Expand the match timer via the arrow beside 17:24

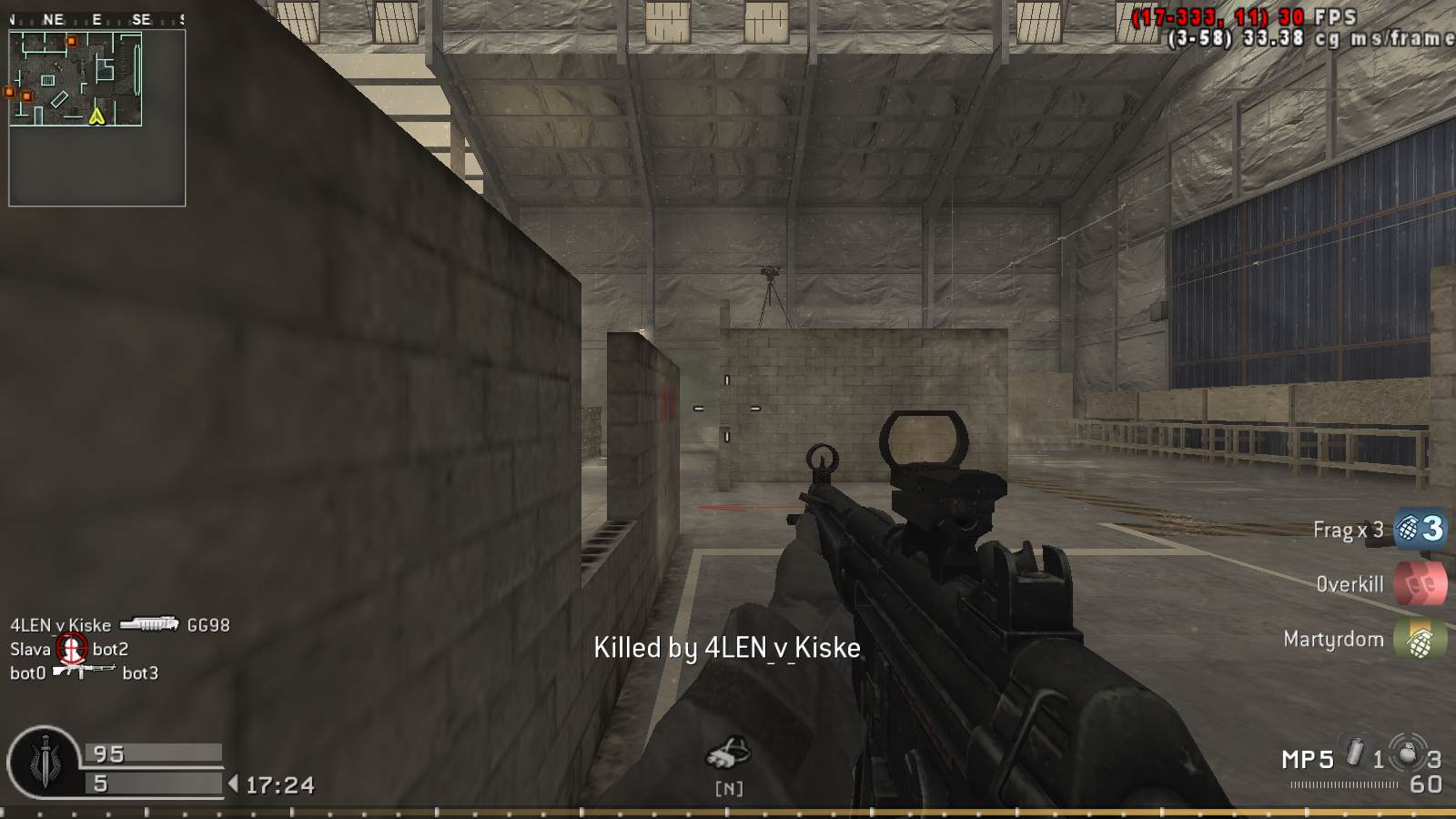(x=233, y=782)
